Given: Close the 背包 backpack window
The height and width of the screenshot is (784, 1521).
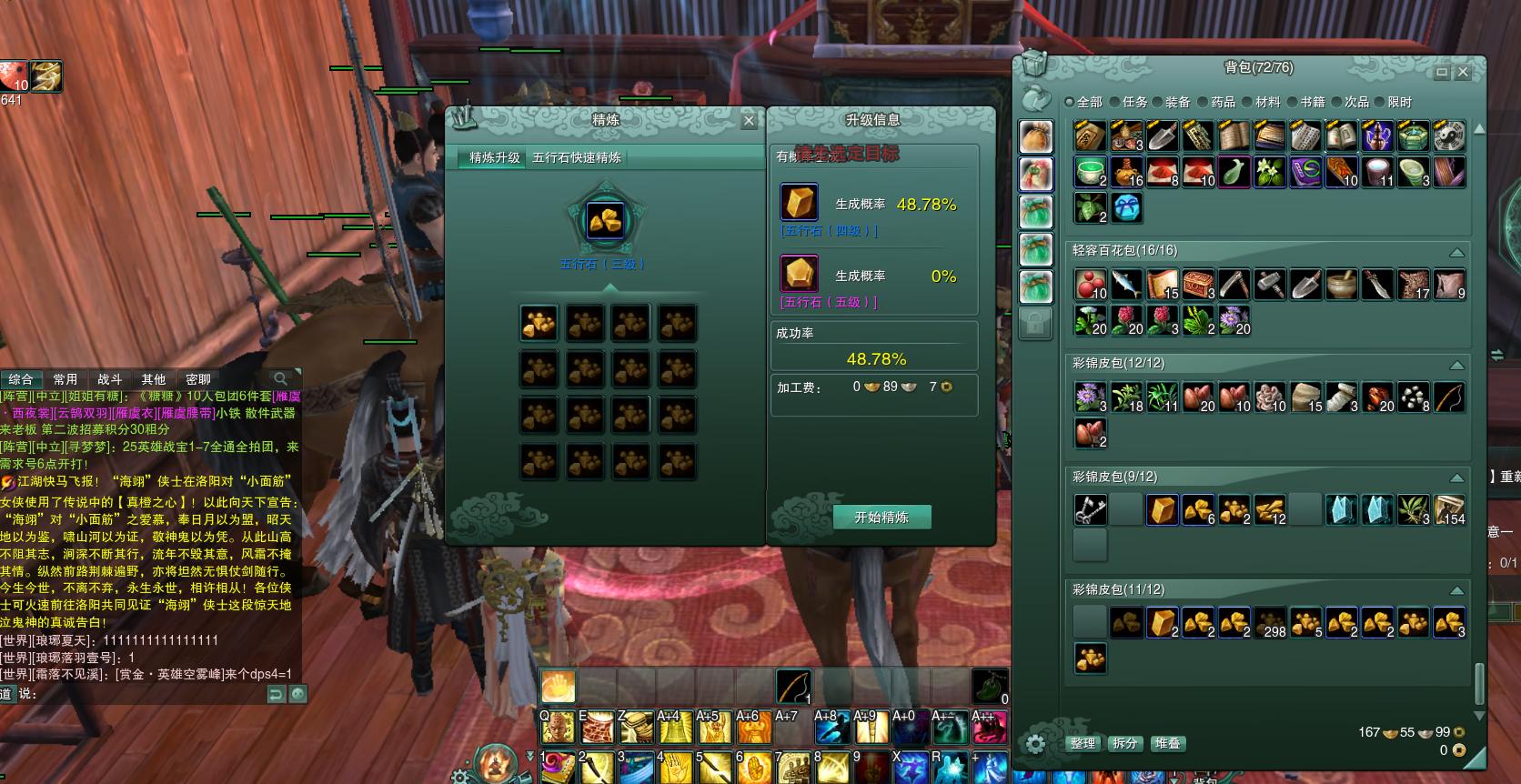Looking at the screenshot, I should (1463, 72).
